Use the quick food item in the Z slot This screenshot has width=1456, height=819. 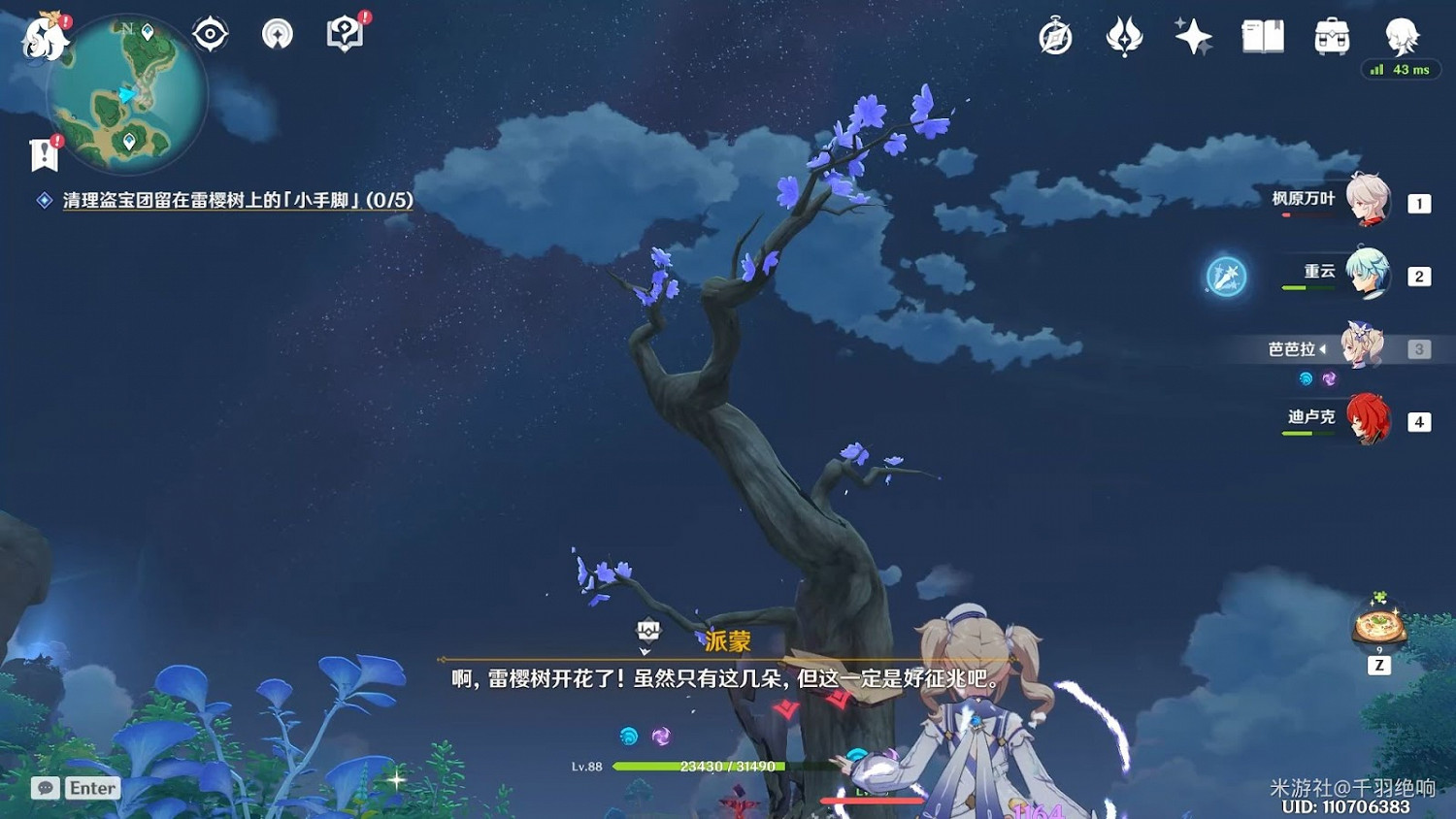[1376, 627]
